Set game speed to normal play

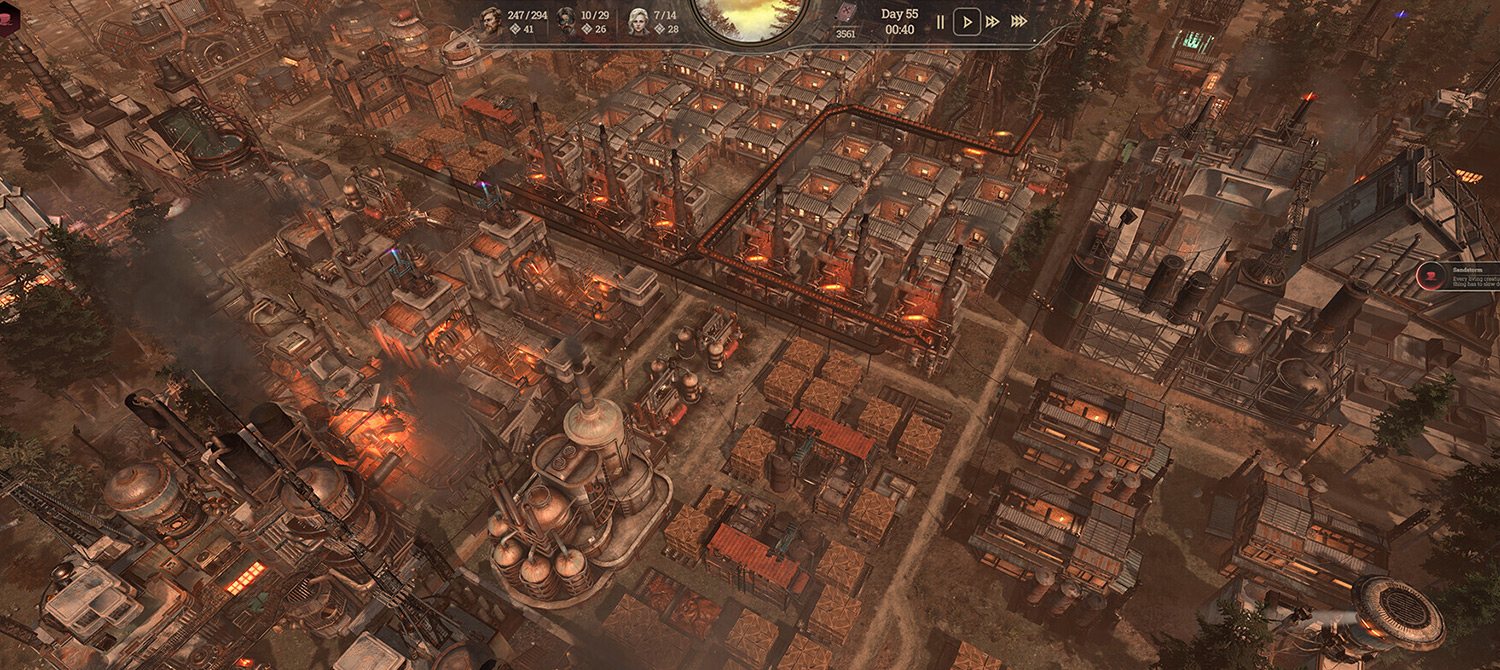(966, 21)
